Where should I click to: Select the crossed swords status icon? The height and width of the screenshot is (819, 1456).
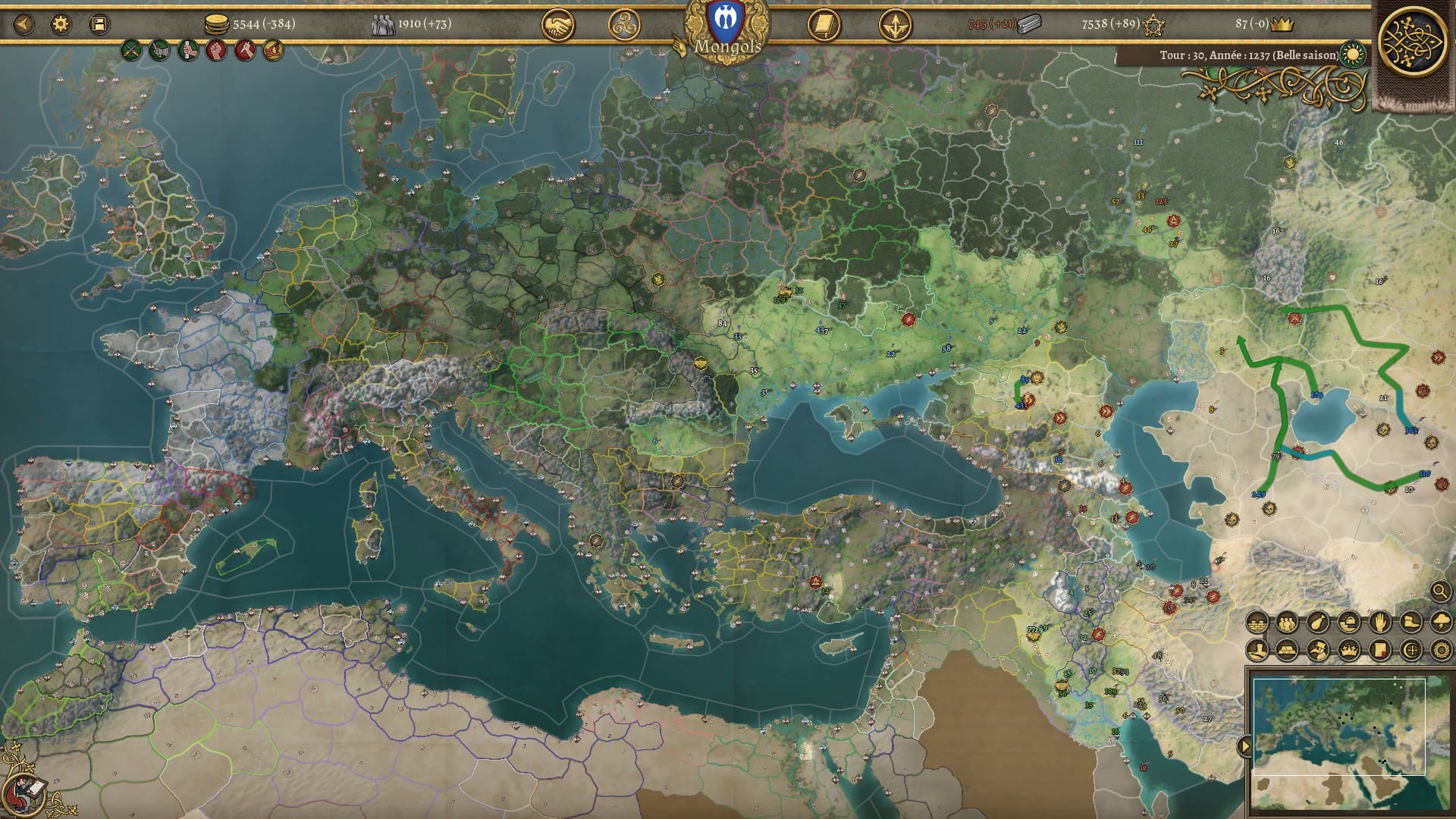point(132,52)
